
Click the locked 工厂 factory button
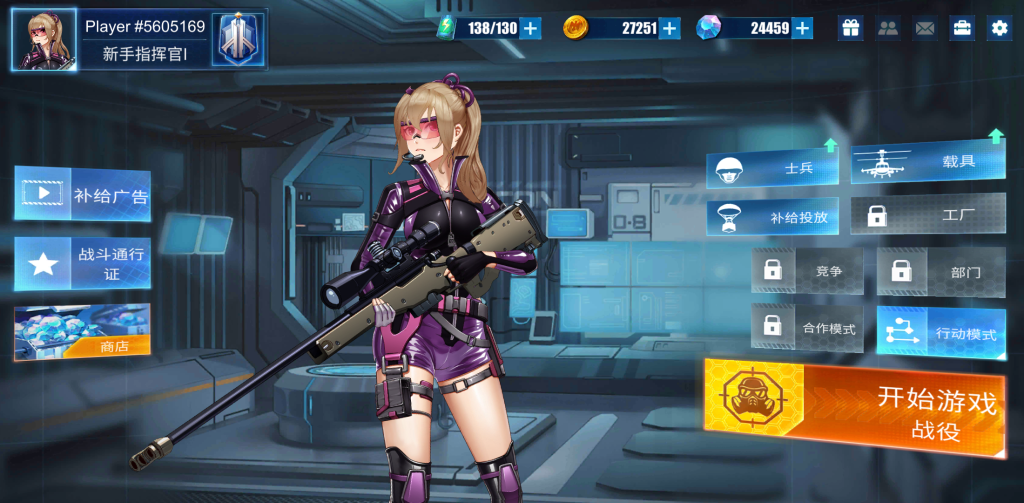click(928, 214)
